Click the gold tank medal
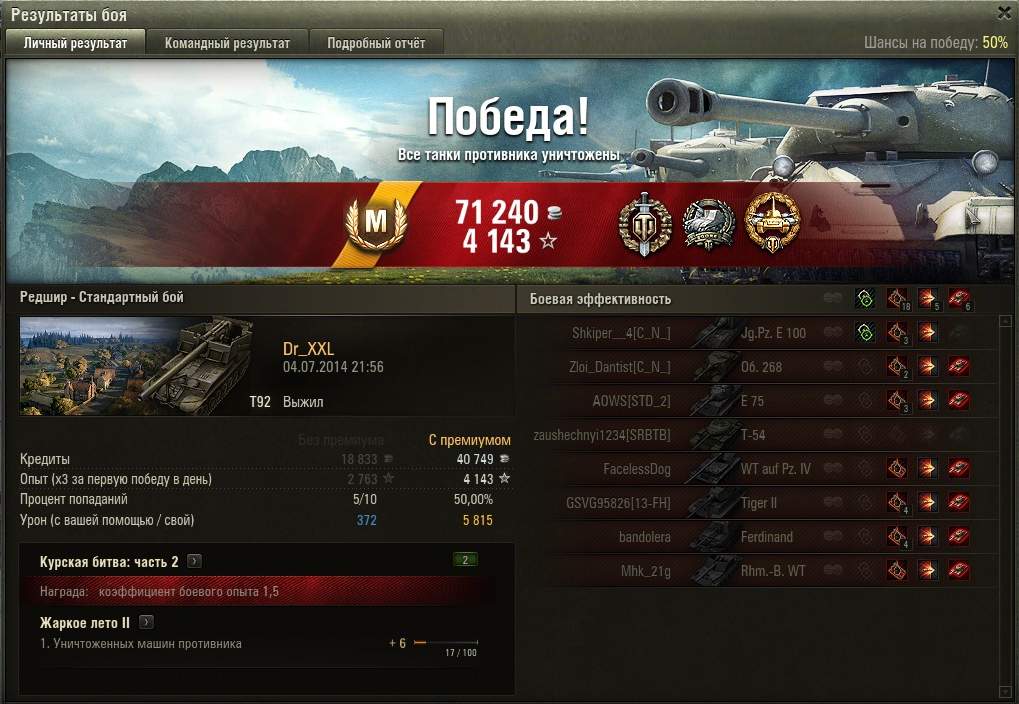1019x704 pixels. click(773, 223)
